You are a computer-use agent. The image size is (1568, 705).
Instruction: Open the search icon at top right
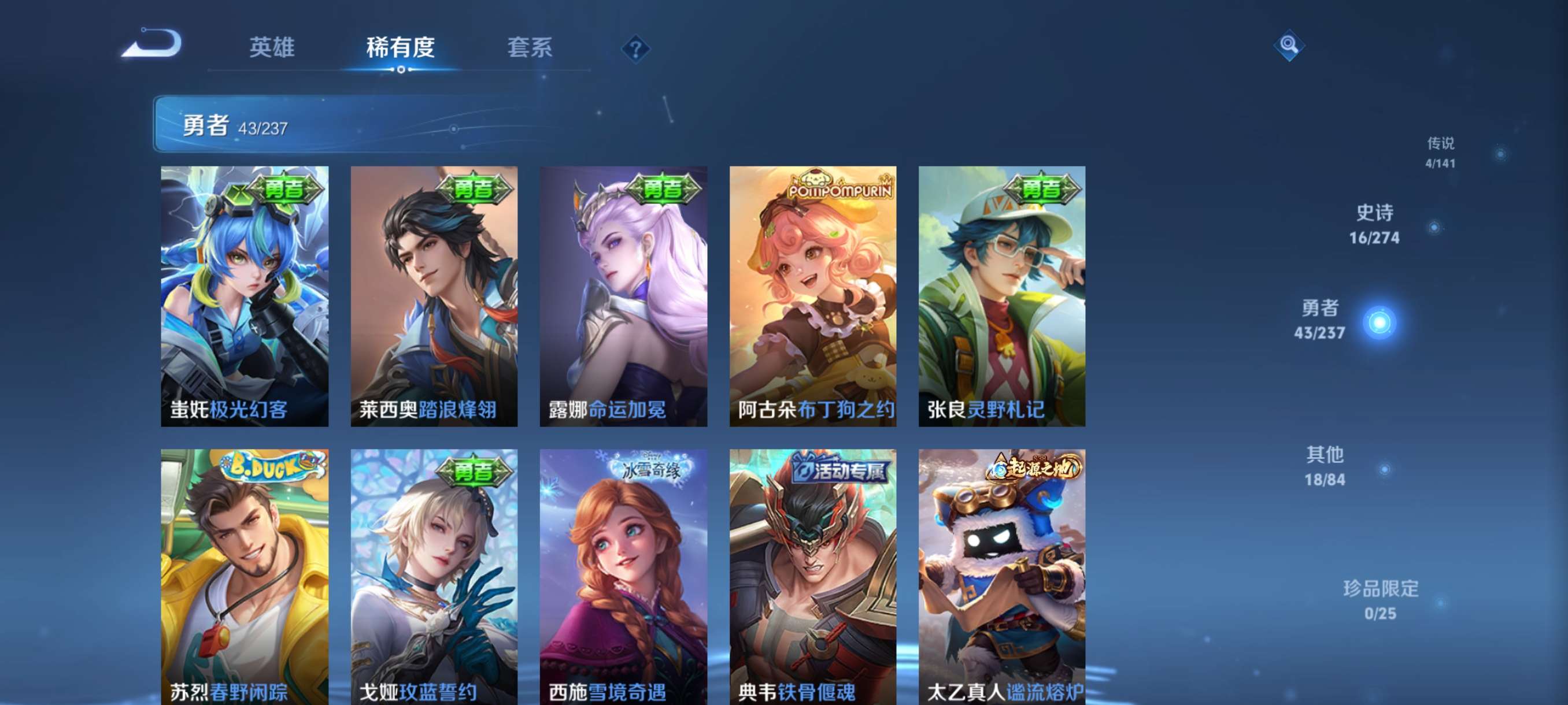[1290, 46]
